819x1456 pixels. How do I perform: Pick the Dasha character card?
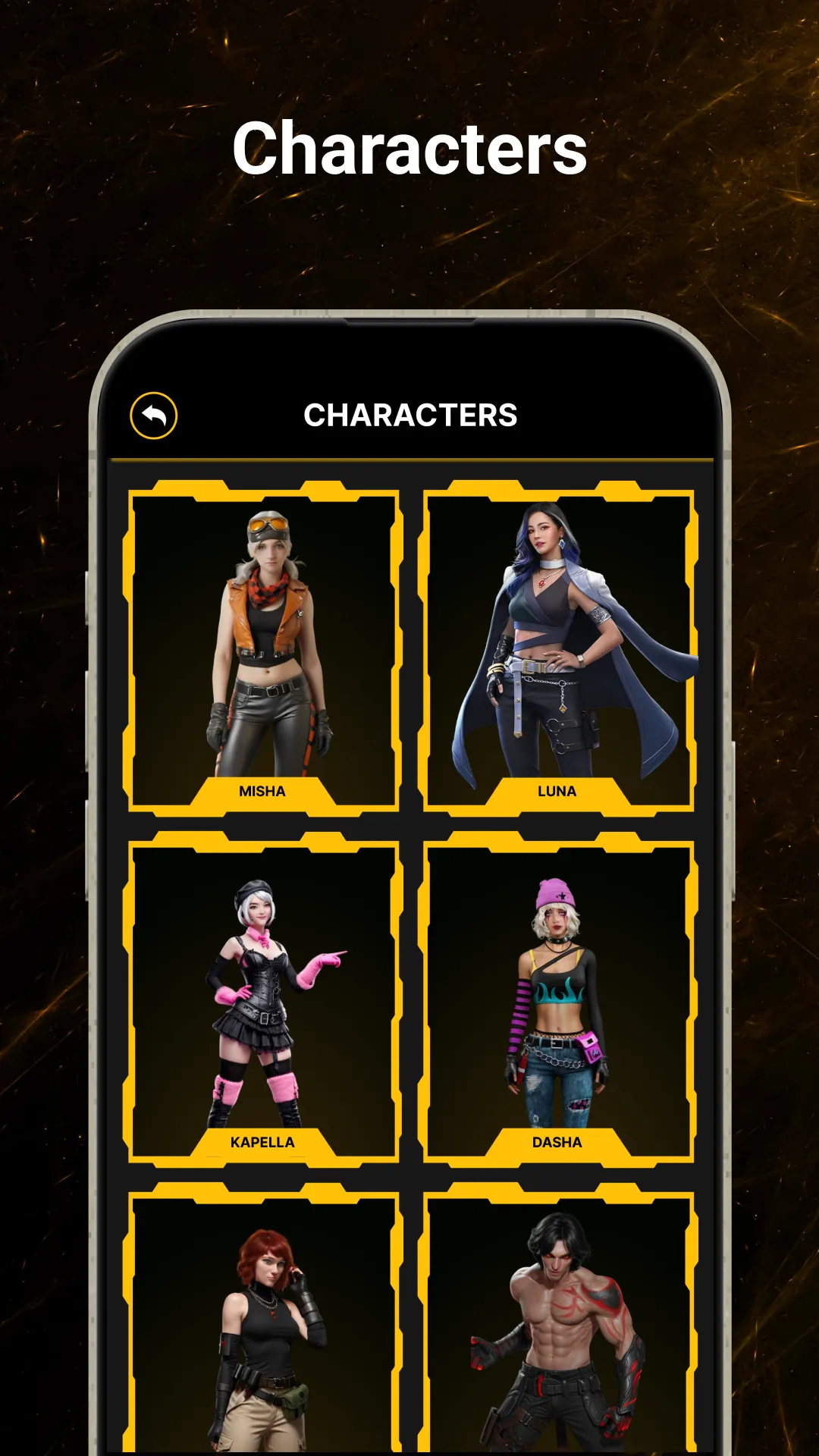558,999
